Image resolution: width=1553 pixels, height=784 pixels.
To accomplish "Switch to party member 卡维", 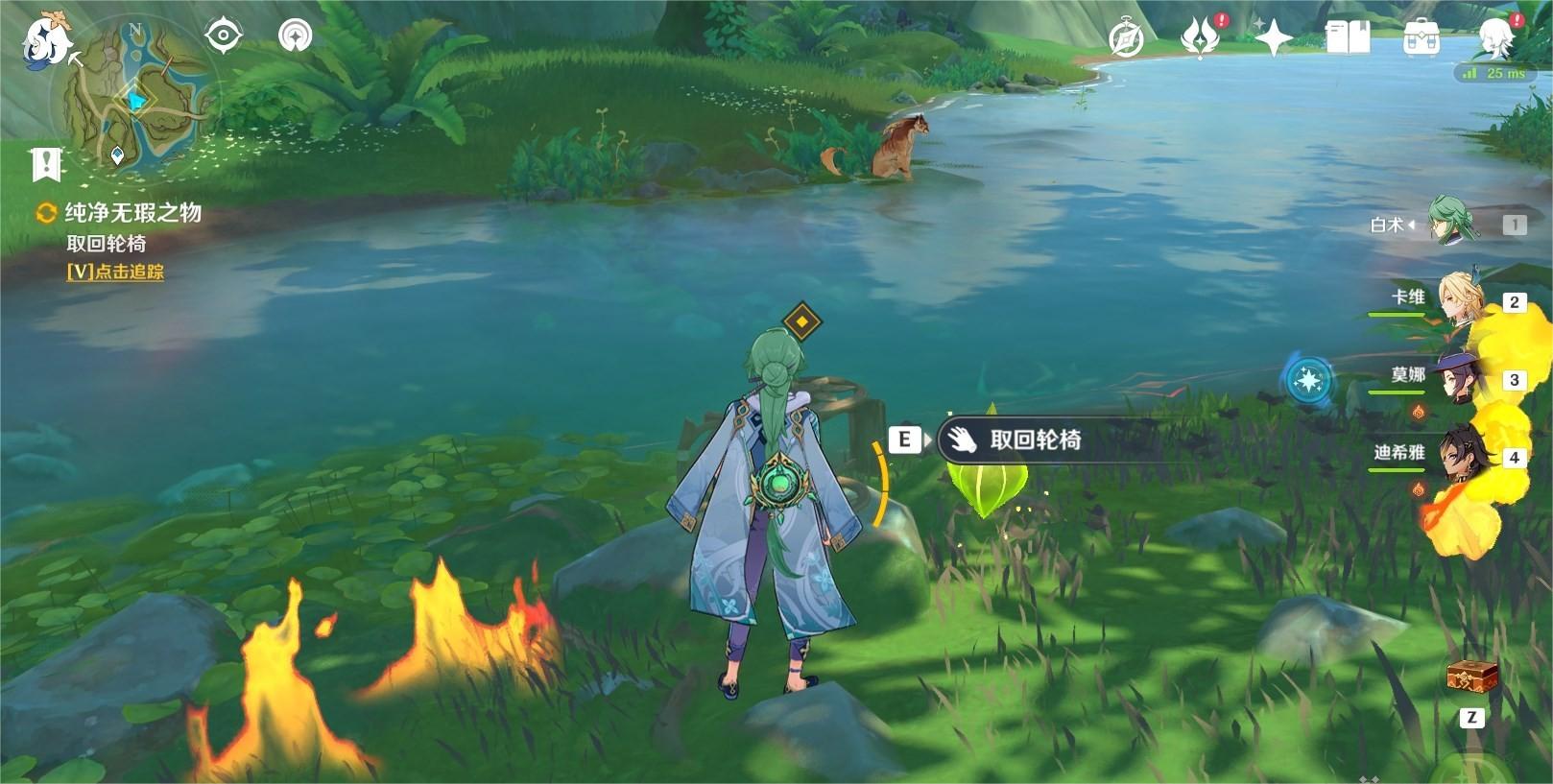I will 1460,300.
